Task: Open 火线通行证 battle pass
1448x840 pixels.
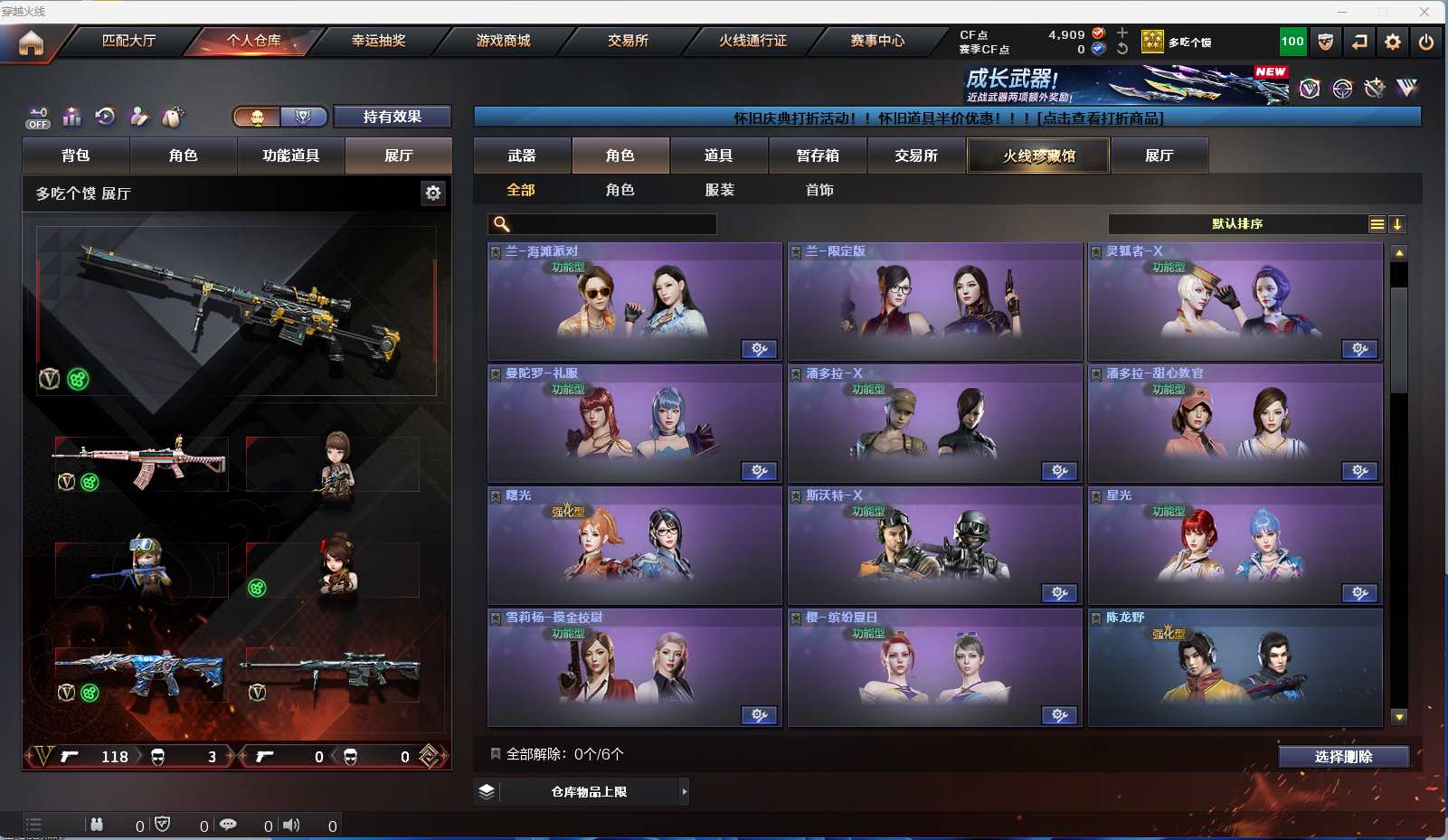Action: [x=752, y=41]
